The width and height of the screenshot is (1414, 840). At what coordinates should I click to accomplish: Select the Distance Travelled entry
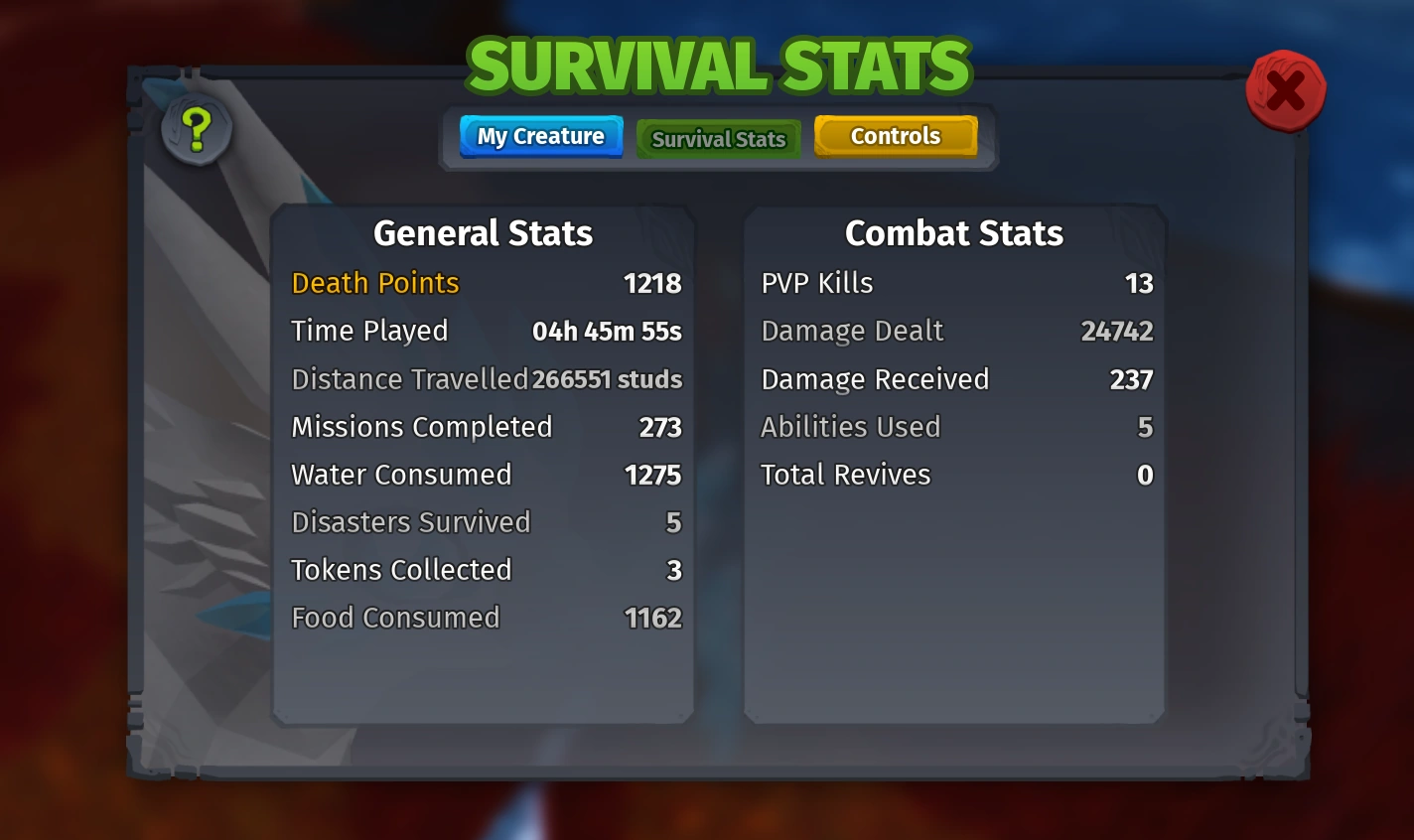click(408, 379)
